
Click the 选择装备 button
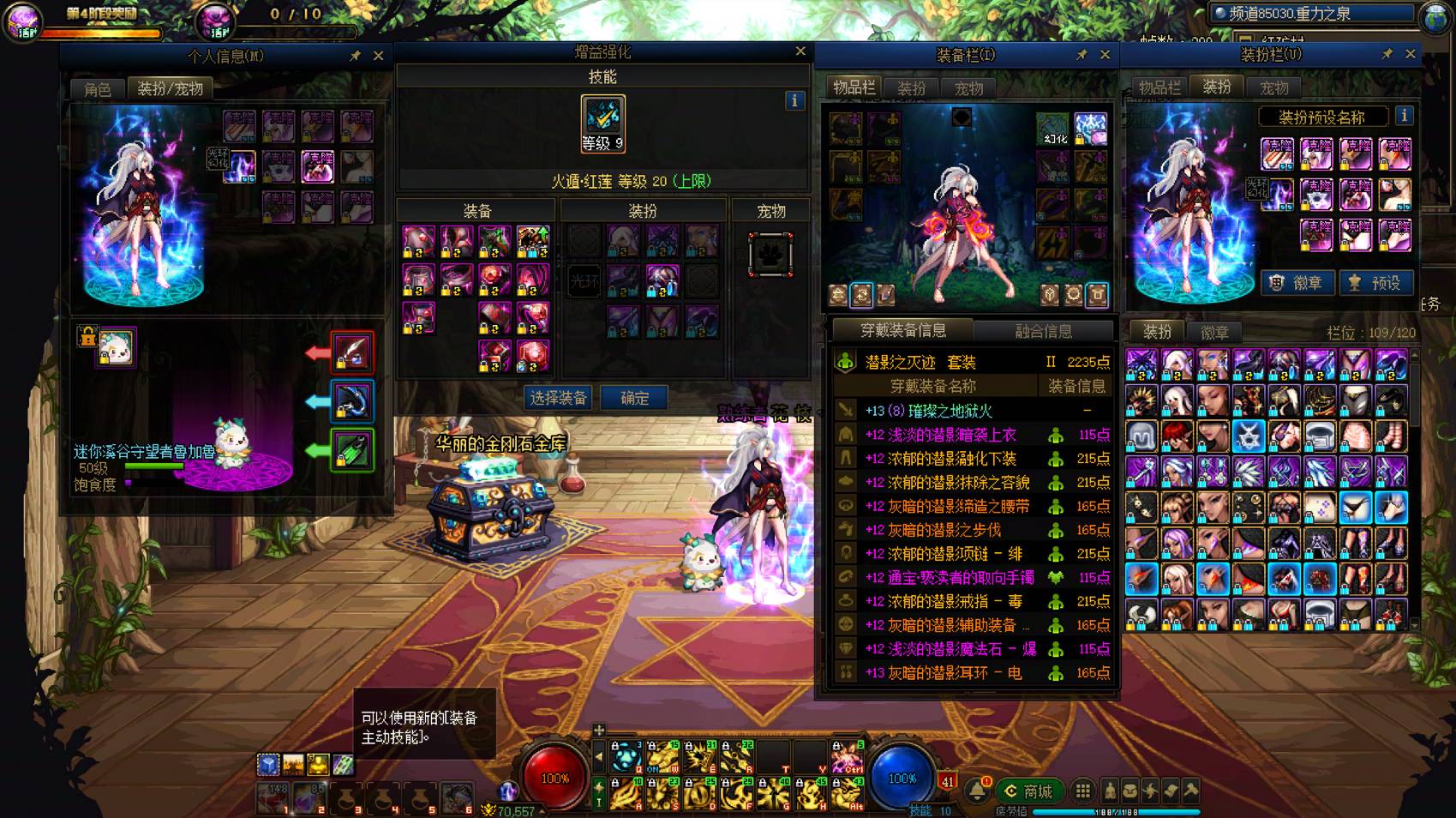[558, 398]
